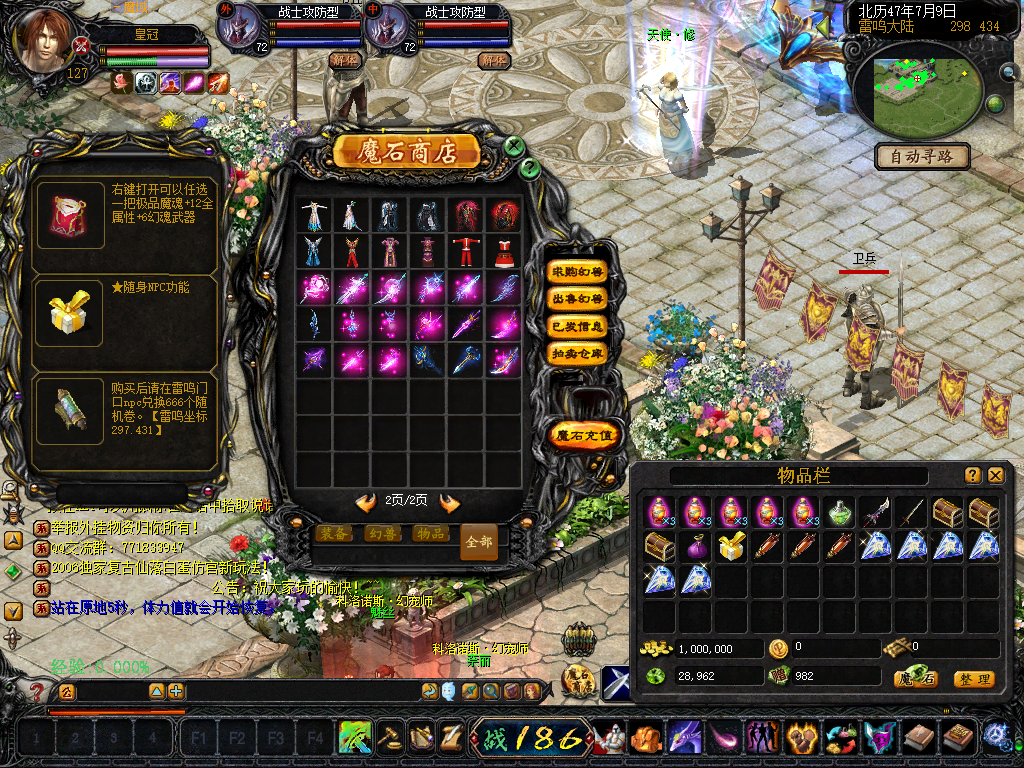The height and width of the screenshot is (768, 1024).
Task: Open the 出售幻兽 sell-pet menu
Action: [578, 299]
